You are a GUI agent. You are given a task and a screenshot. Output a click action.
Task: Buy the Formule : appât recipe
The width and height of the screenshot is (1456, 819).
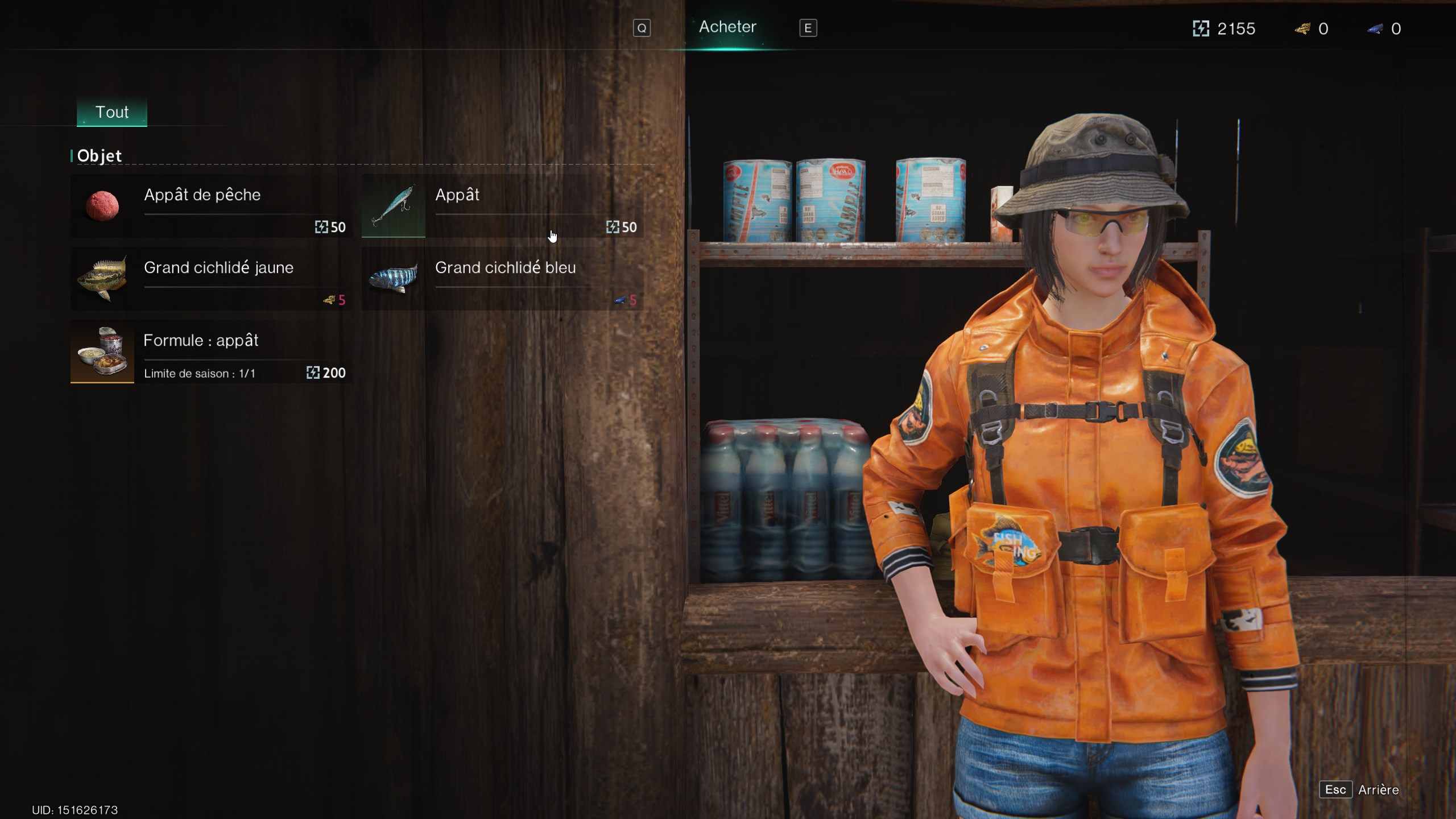coord(210,351)
